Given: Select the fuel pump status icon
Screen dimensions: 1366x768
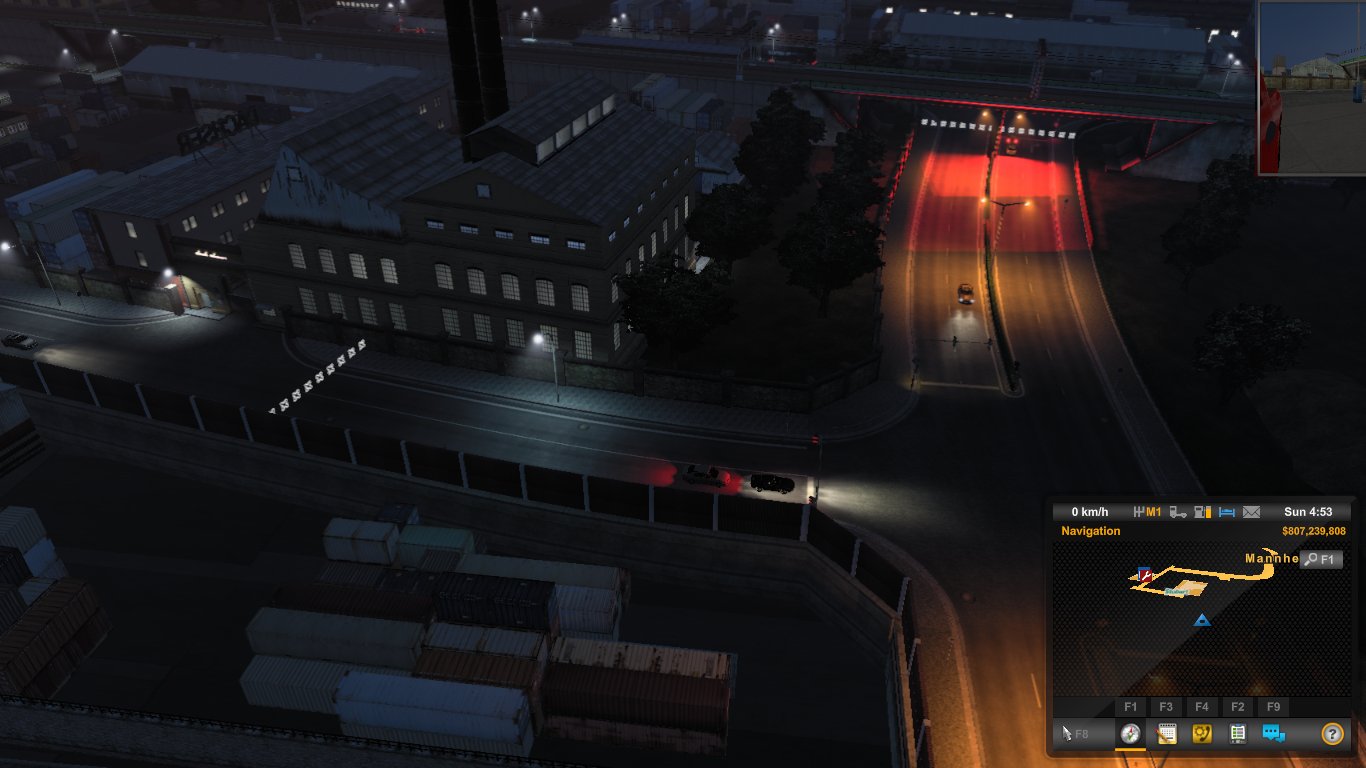Looking at the screenshot, I should pos(1203,512).
